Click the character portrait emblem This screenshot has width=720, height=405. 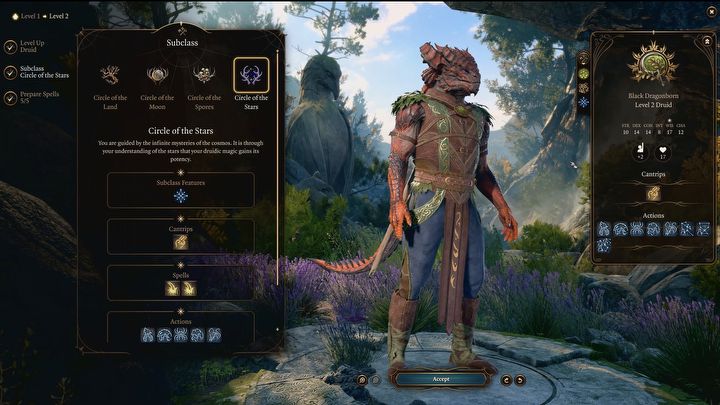652,67
